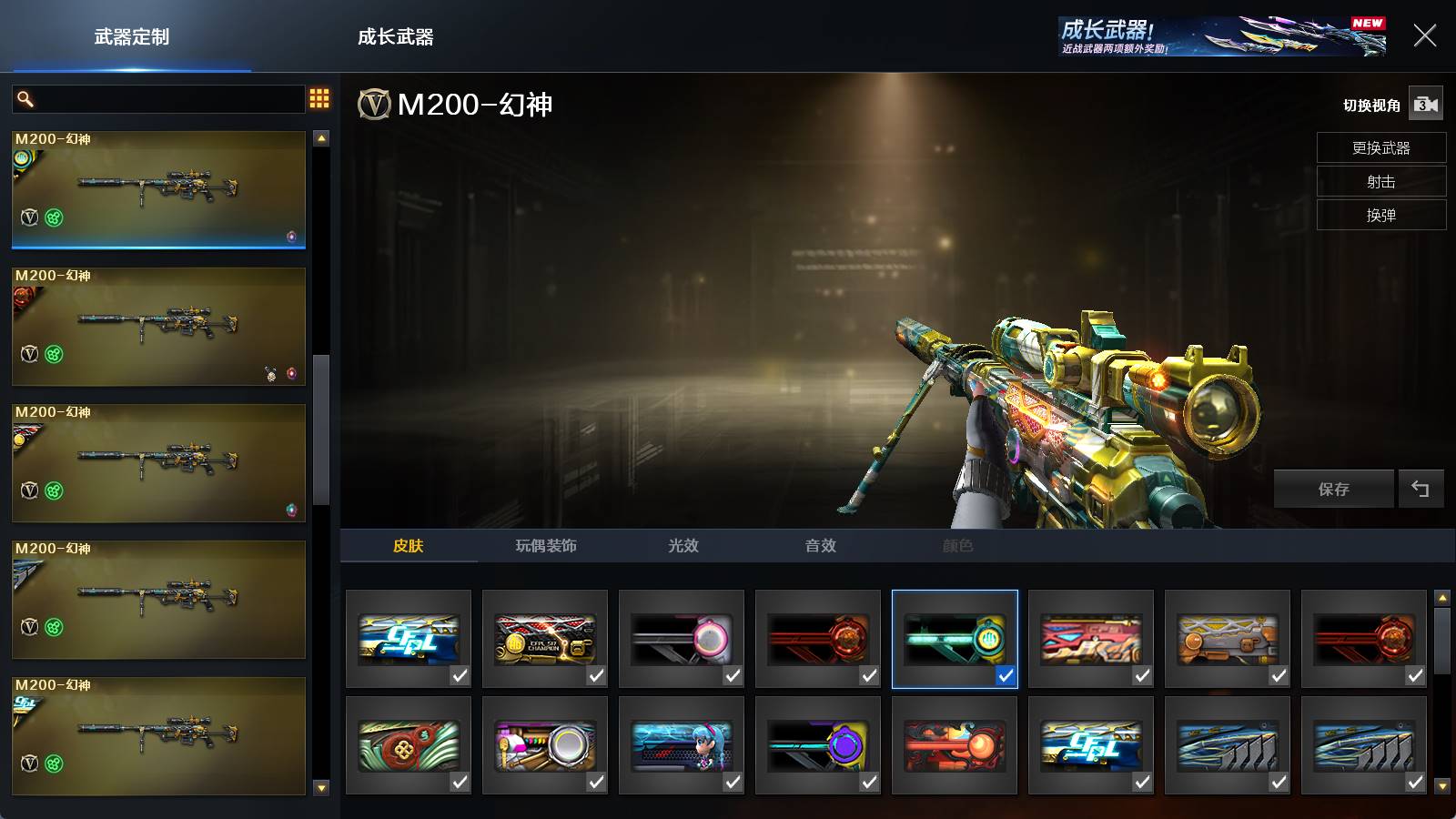Toggle the orange grid view icon
The width and height of the screenshot is (1456, 819).
point(319,98)
